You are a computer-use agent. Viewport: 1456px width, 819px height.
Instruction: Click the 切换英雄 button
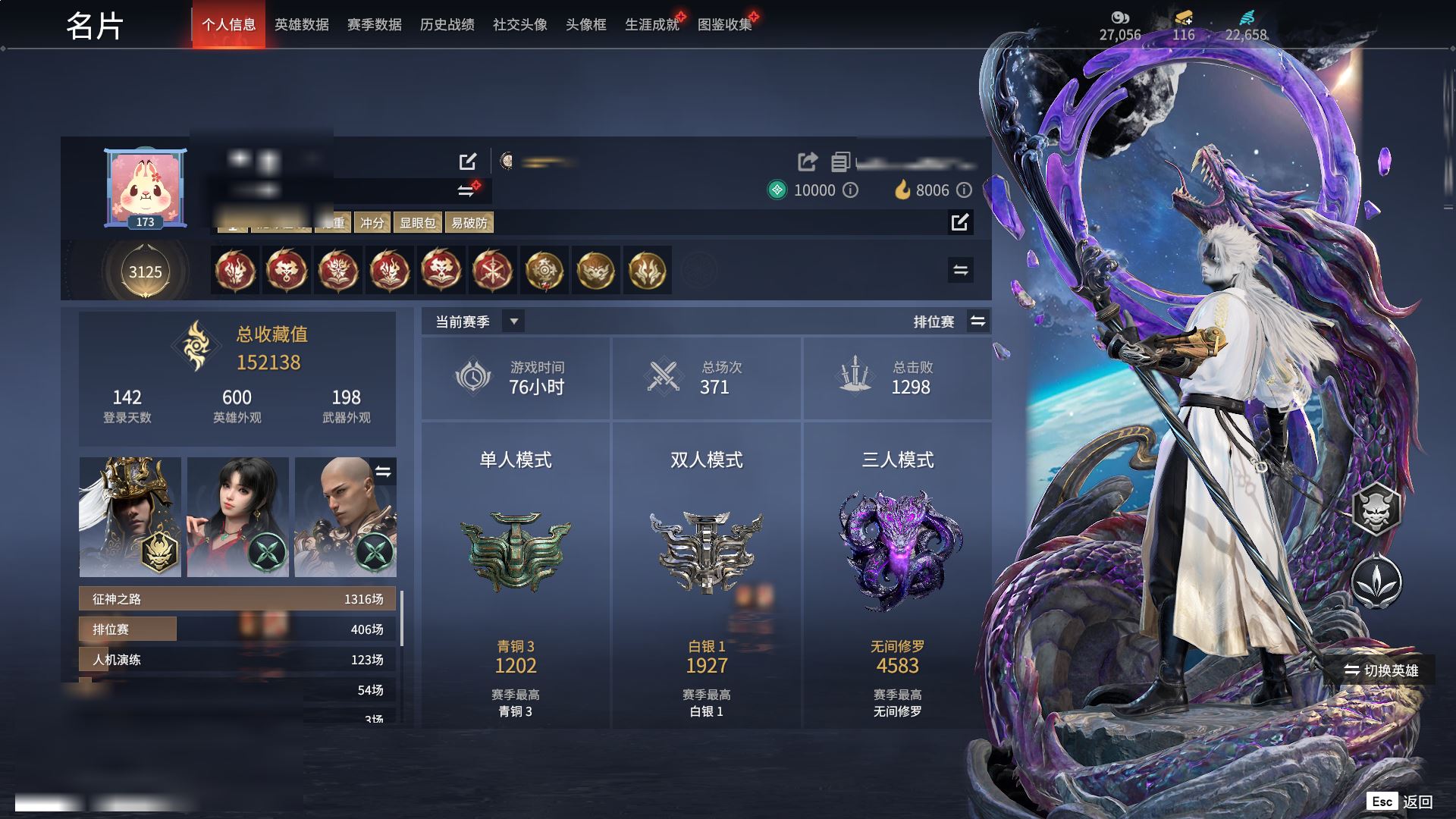pos(1382,670)
